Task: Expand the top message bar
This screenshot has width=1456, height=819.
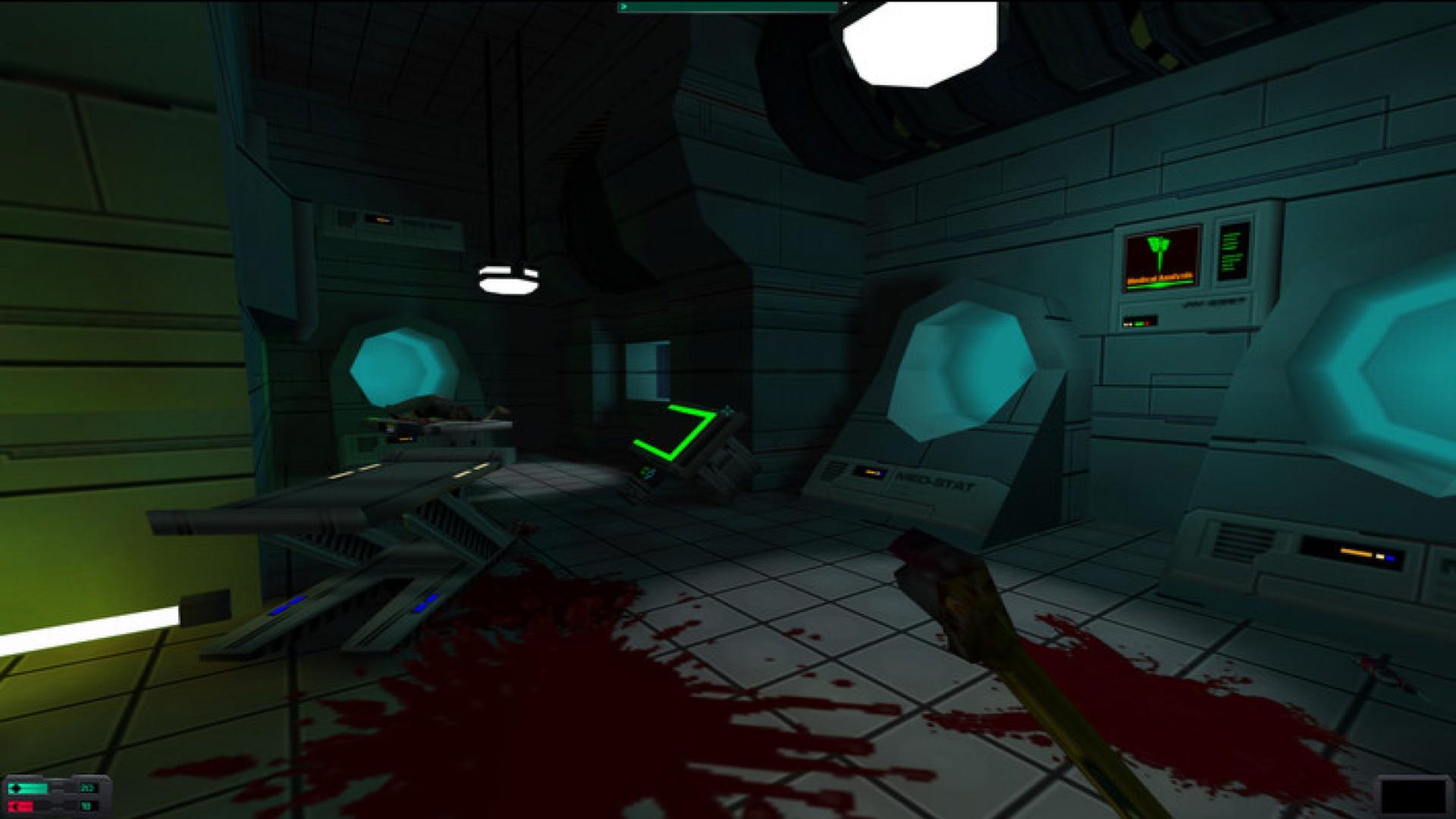Action: coord(728,6)
